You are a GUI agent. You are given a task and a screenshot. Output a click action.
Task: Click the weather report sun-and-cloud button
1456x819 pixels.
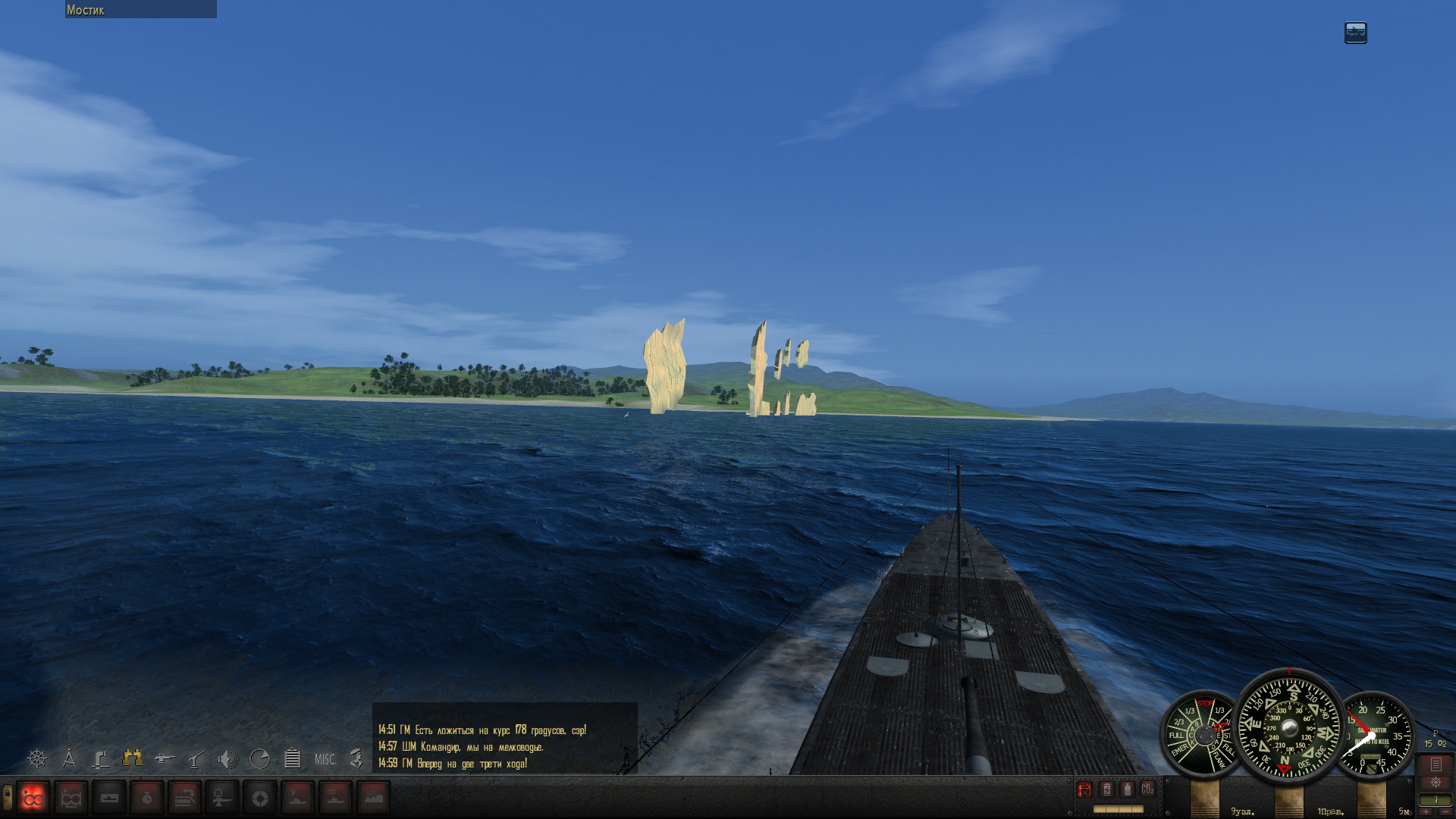click(372, 798)
